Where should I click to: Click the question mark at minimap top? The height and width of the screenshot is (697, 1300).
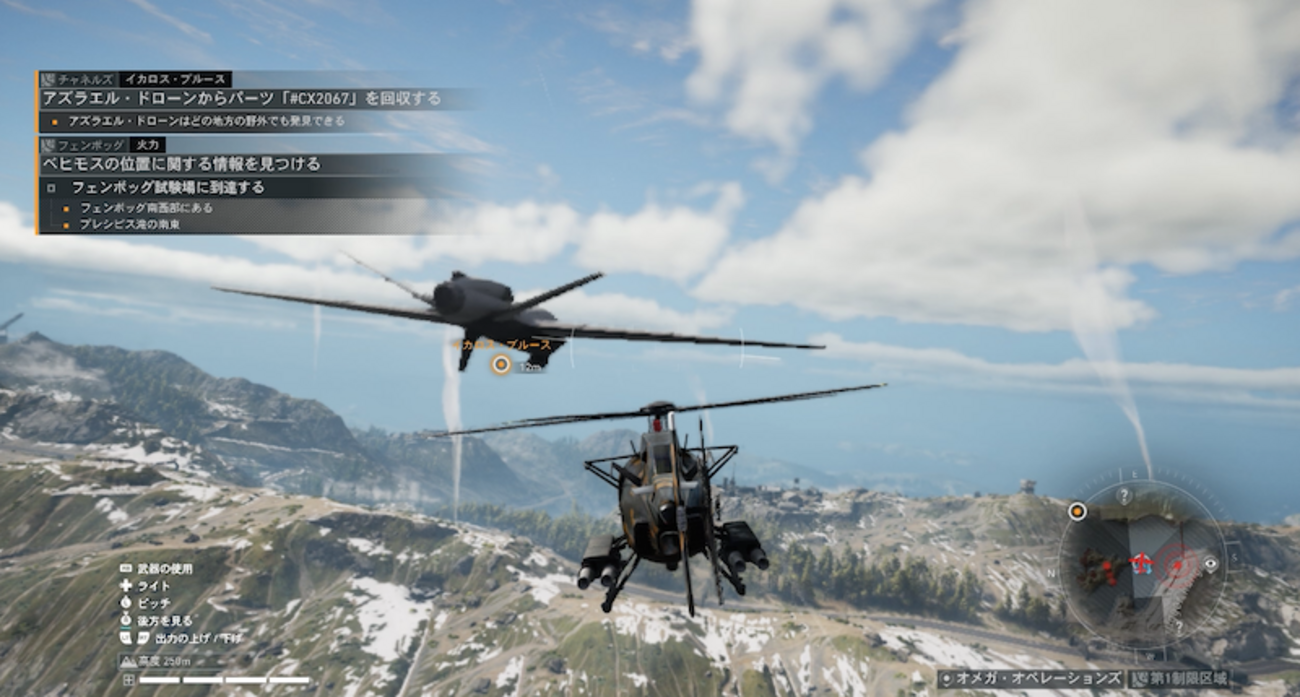tap(1124, 496)
